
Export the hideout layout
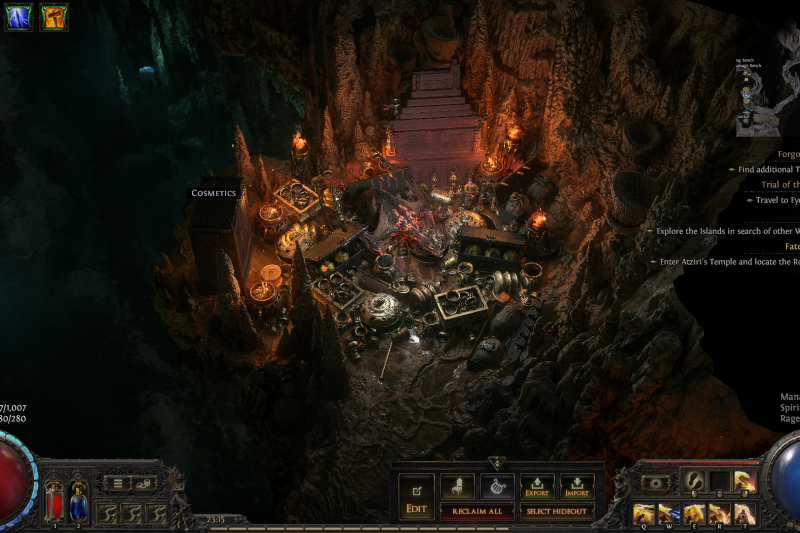coord(537,486)
